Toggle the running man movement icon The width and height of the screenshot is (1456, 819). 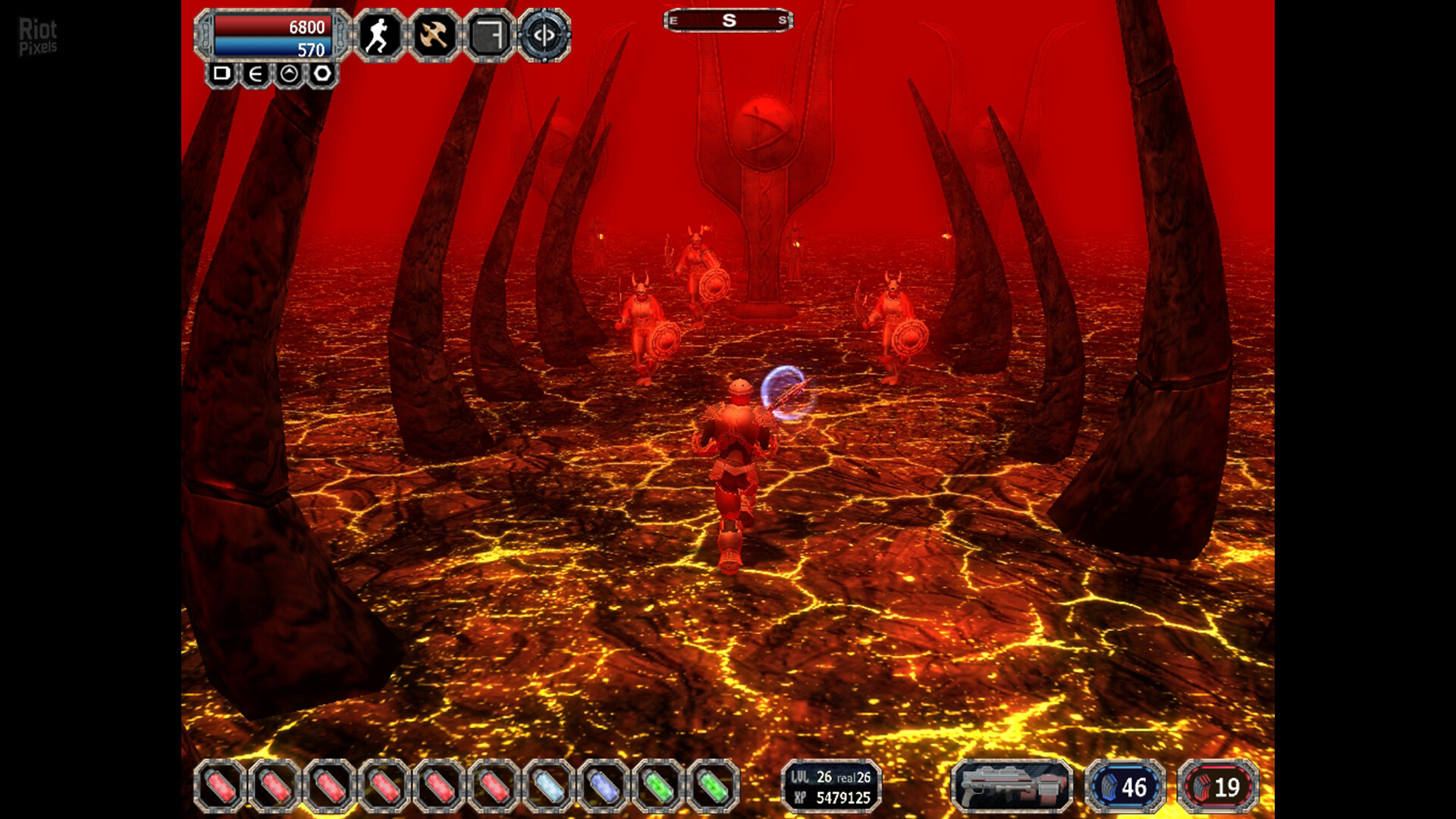[x=378, y=35]
